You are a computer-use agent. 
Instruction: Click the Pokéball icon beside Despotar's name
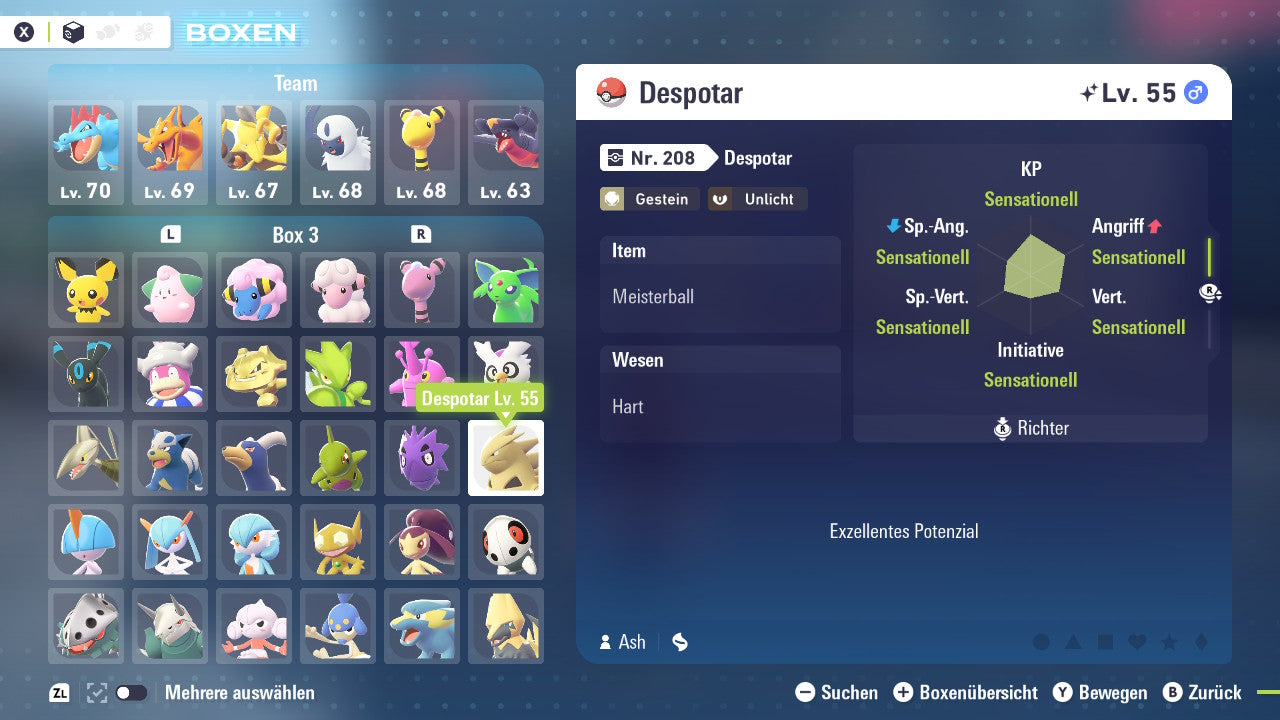point(611,92)
